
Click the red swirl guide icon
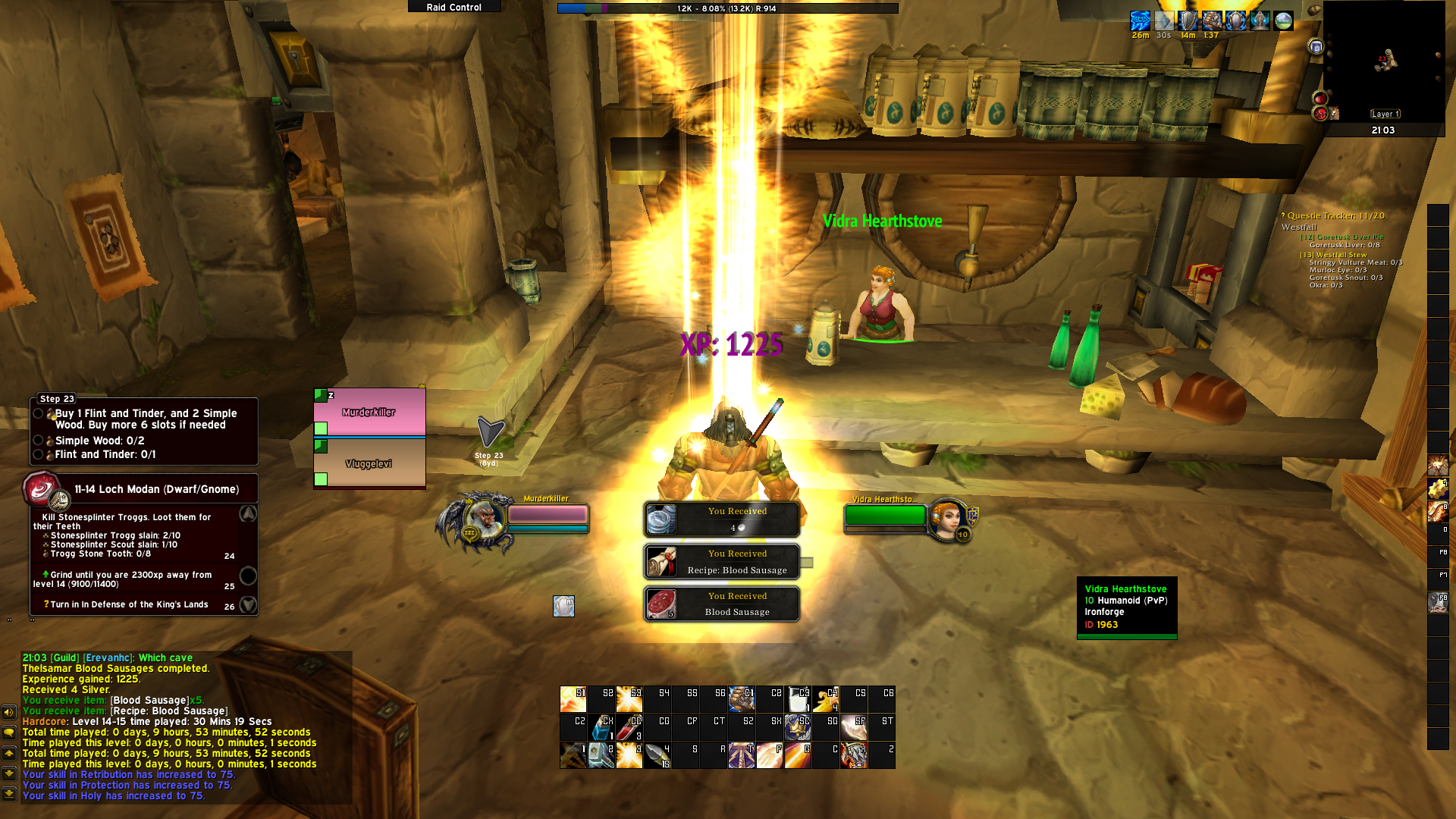click(41, 489)
